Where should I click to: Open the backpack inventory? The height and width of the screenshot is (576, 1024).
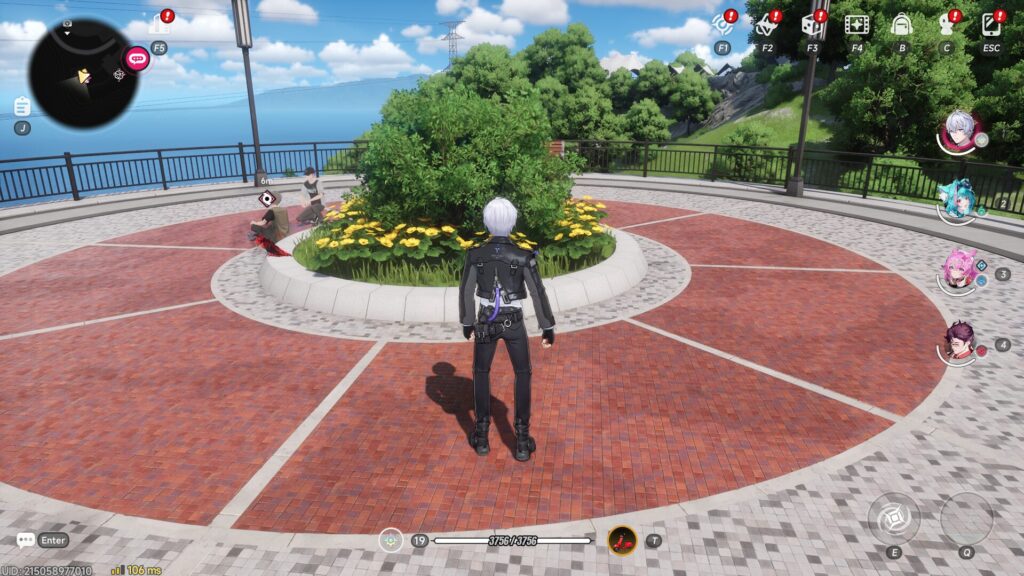[901, 24]
